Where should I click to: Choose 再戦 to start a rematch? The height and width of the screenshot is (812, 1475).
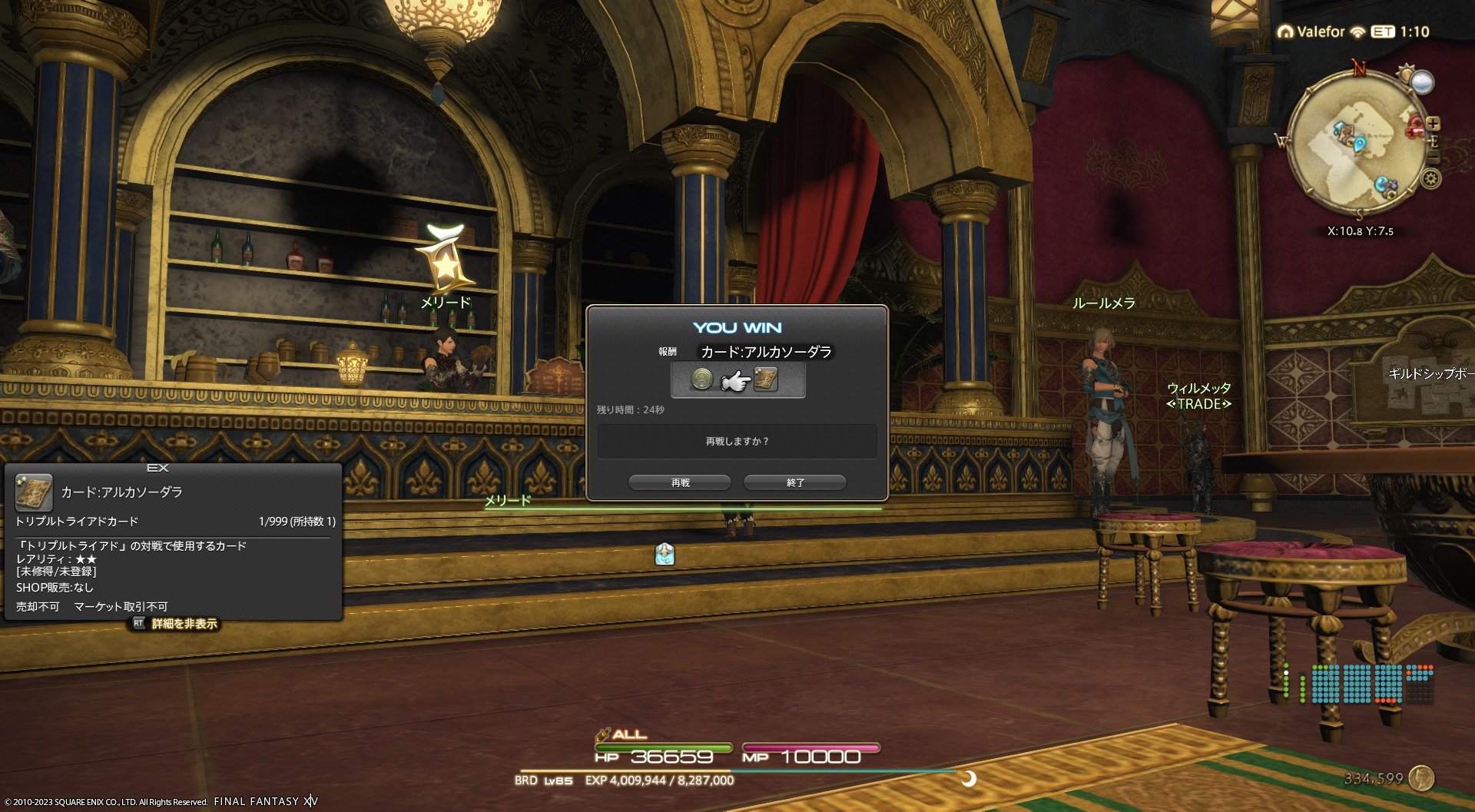pyautogui.click(x=680, y=482)
